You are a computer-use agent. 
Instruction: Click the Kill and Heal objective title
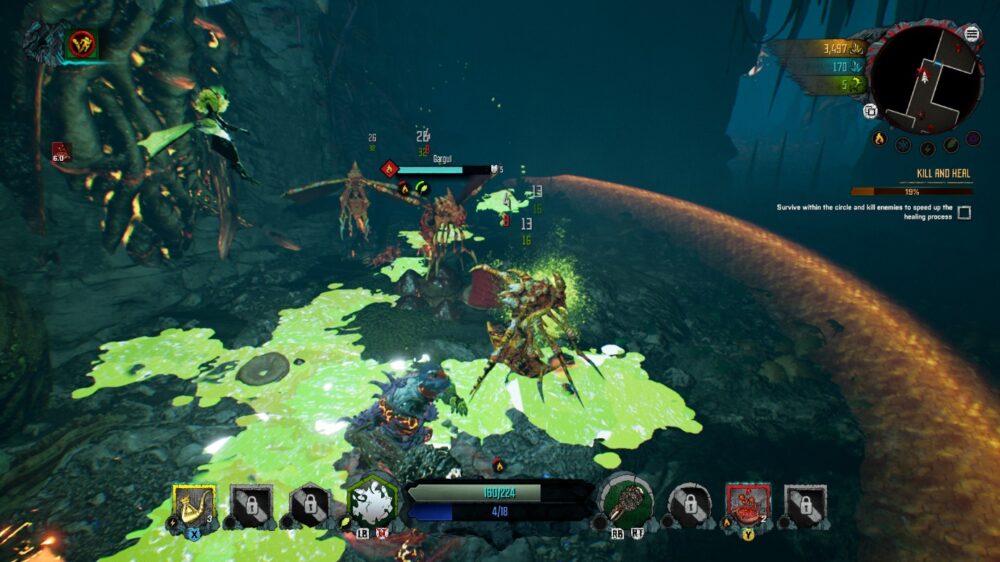(x=943, y=173)
